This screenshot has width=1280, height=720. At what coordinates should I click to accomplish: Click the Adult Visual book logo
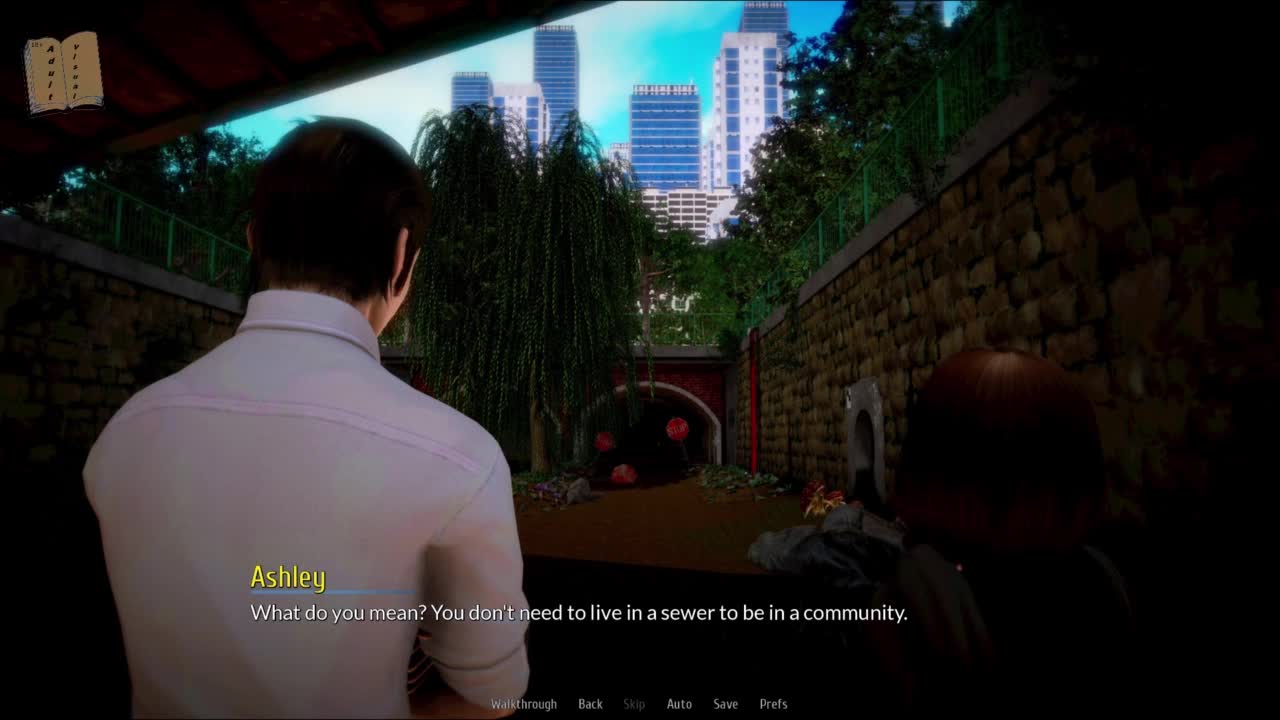coord(63,73)
